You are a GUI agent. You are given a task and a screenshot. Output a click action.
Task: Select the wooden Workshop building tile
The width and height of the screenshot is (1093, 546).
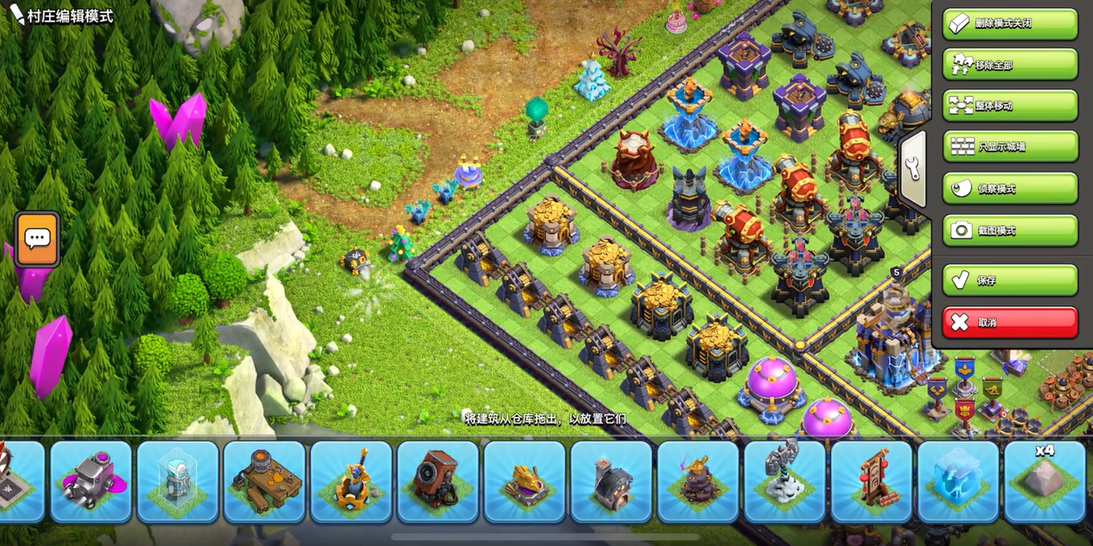pyautogui.click(x=264, y=482)
